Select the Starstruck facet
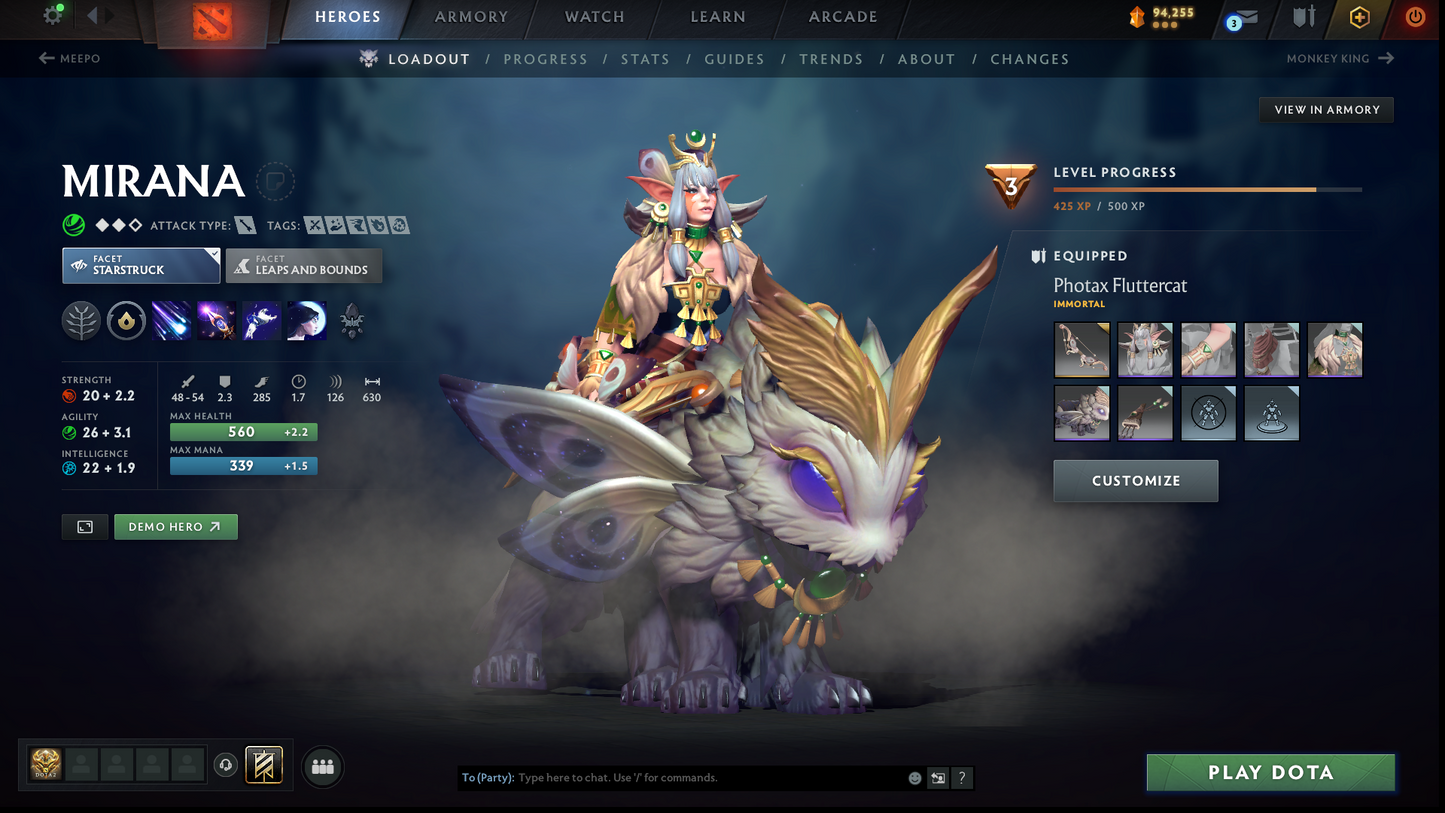Viewport: 1445px width, 813px height. [140, 265]
